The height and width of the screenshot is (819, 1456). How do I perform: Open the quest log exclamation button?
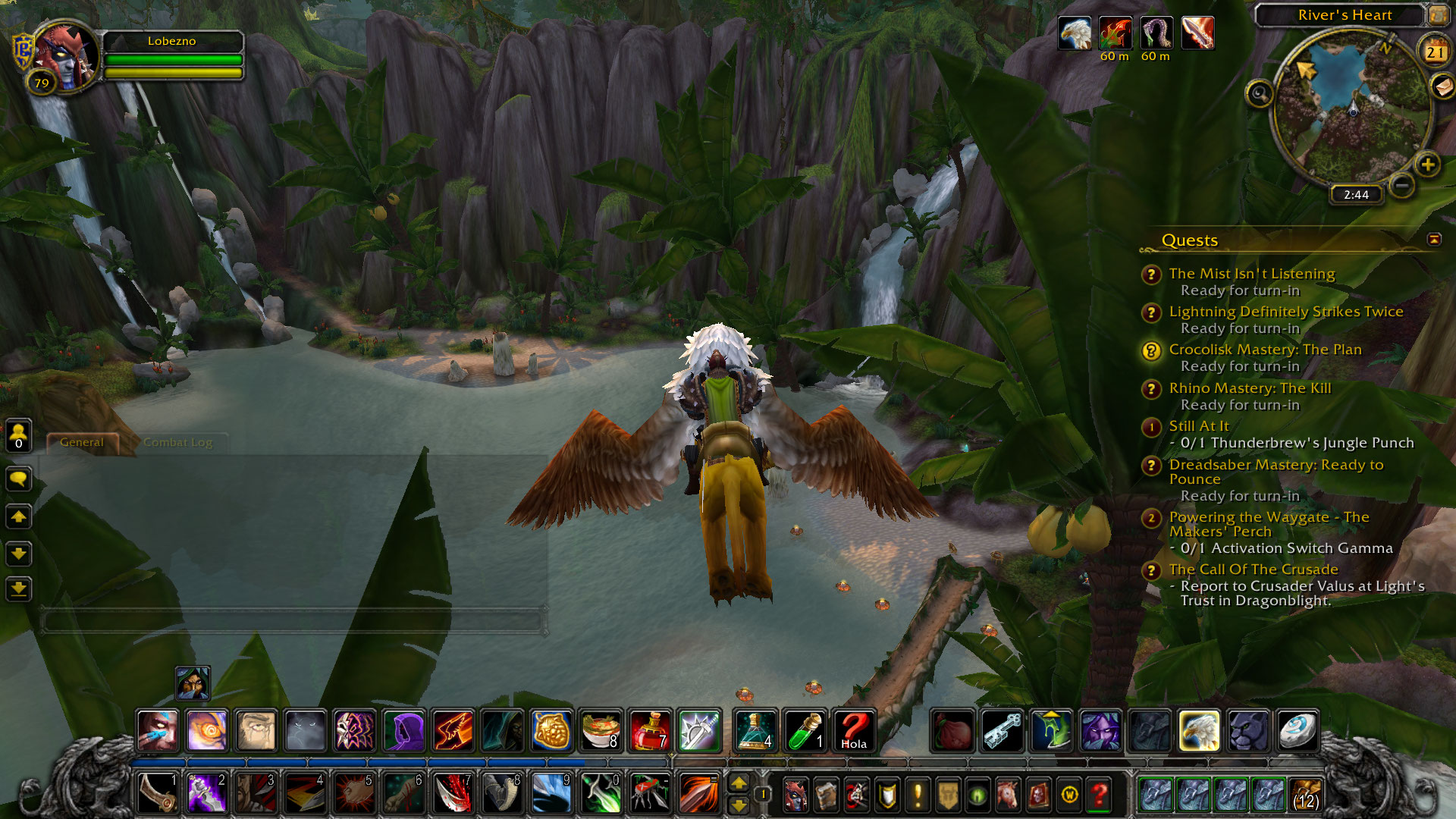918,795
